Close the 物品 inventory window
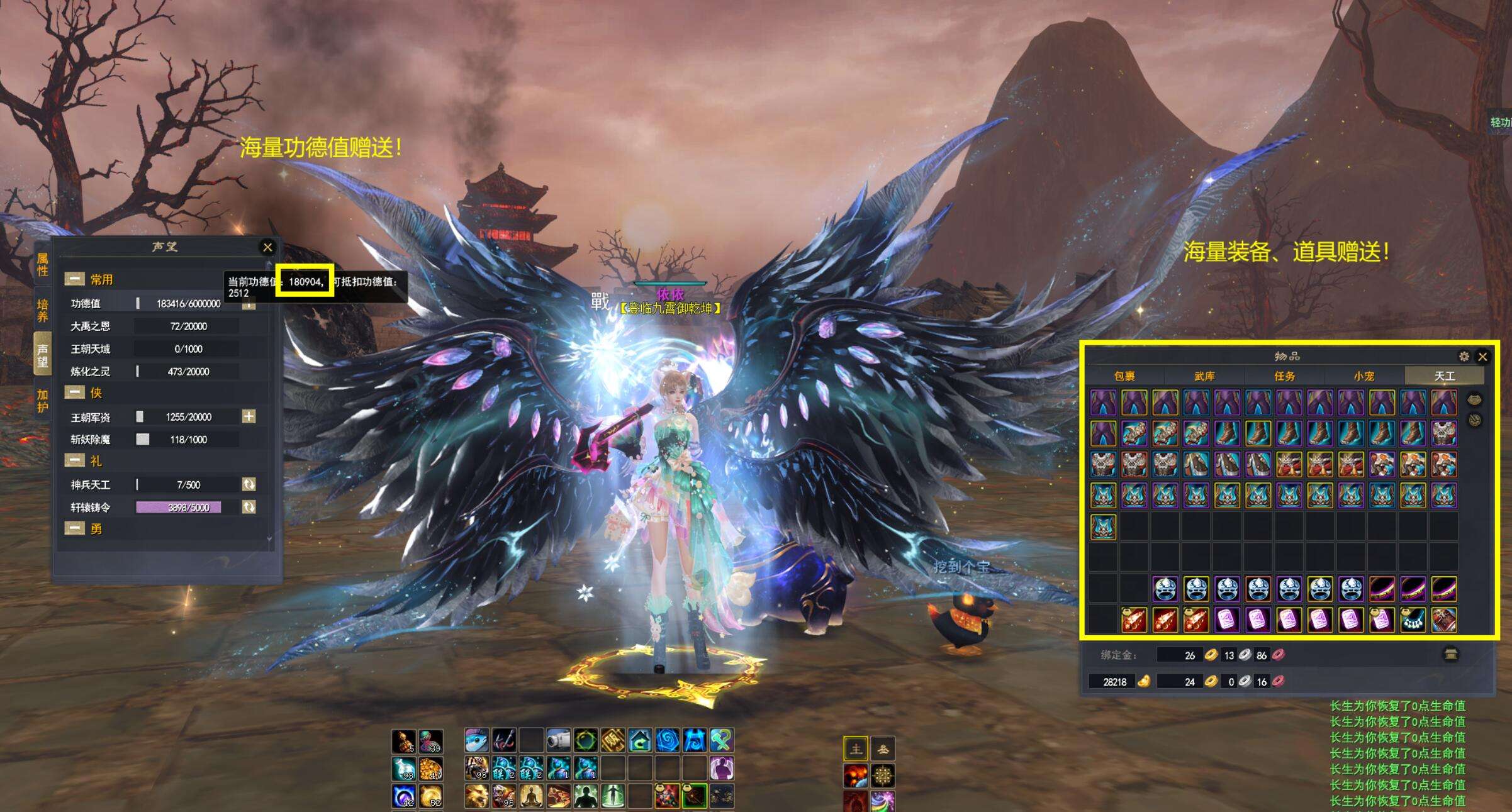 (x=1482, y=357)
